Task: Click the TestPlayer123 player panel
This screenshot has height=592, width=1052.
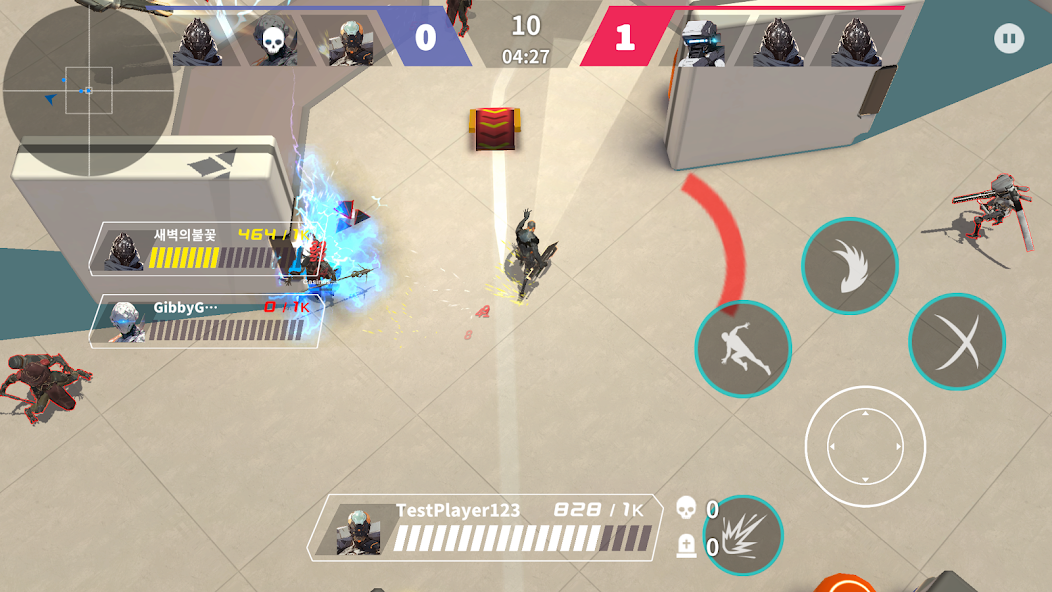Action: click(485, 526)
